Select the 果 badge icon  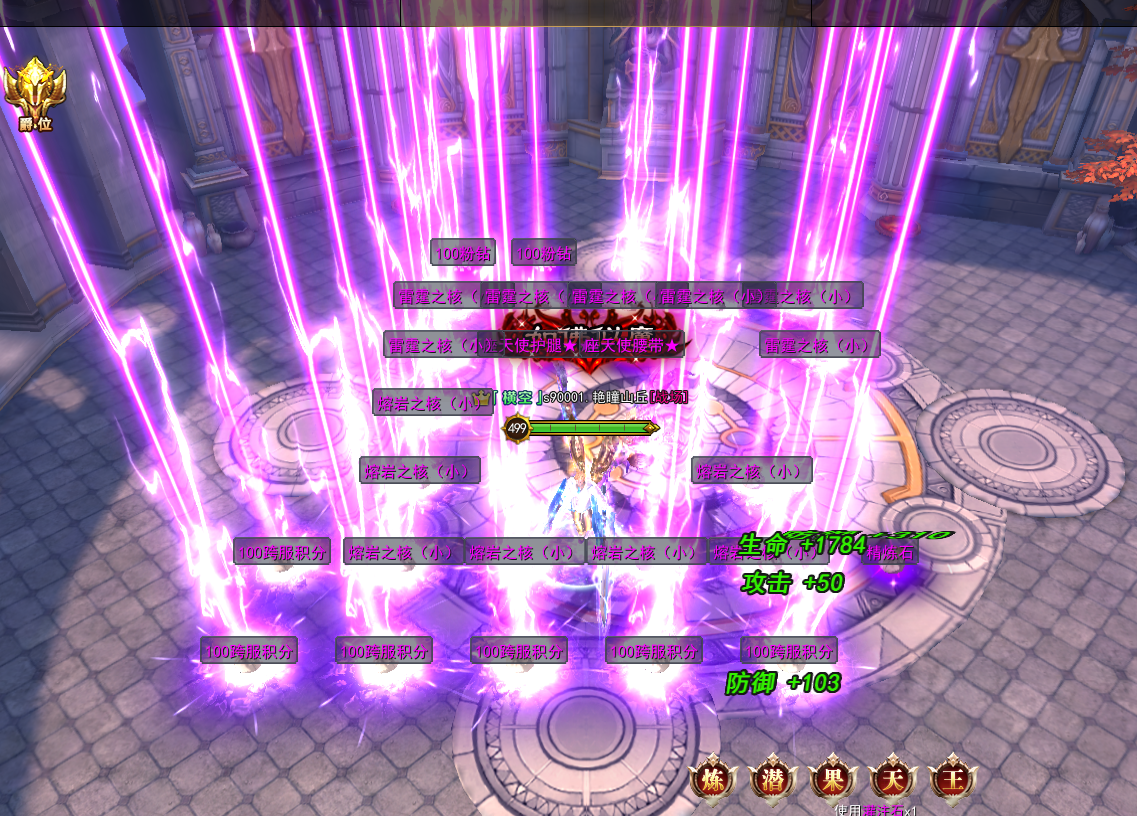click(832, 780)
